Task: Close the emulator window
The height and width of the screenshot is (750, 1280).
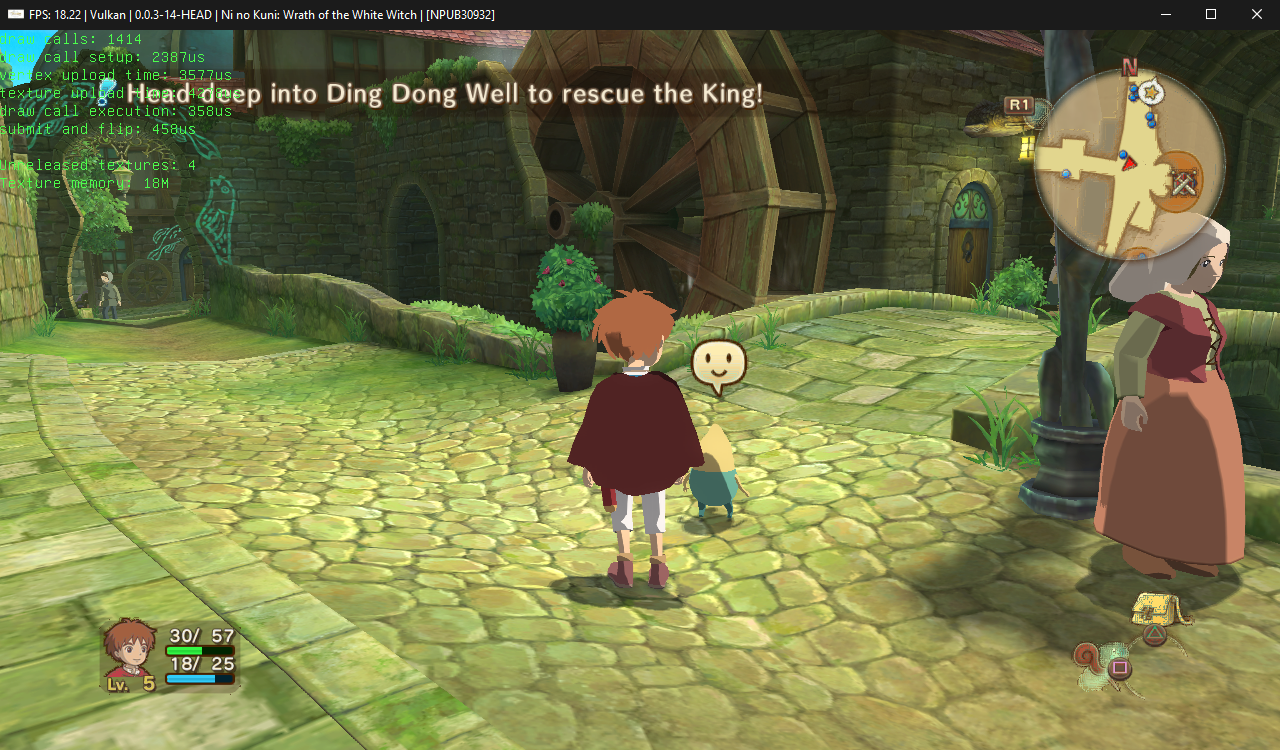Action: click(1257, 14)
